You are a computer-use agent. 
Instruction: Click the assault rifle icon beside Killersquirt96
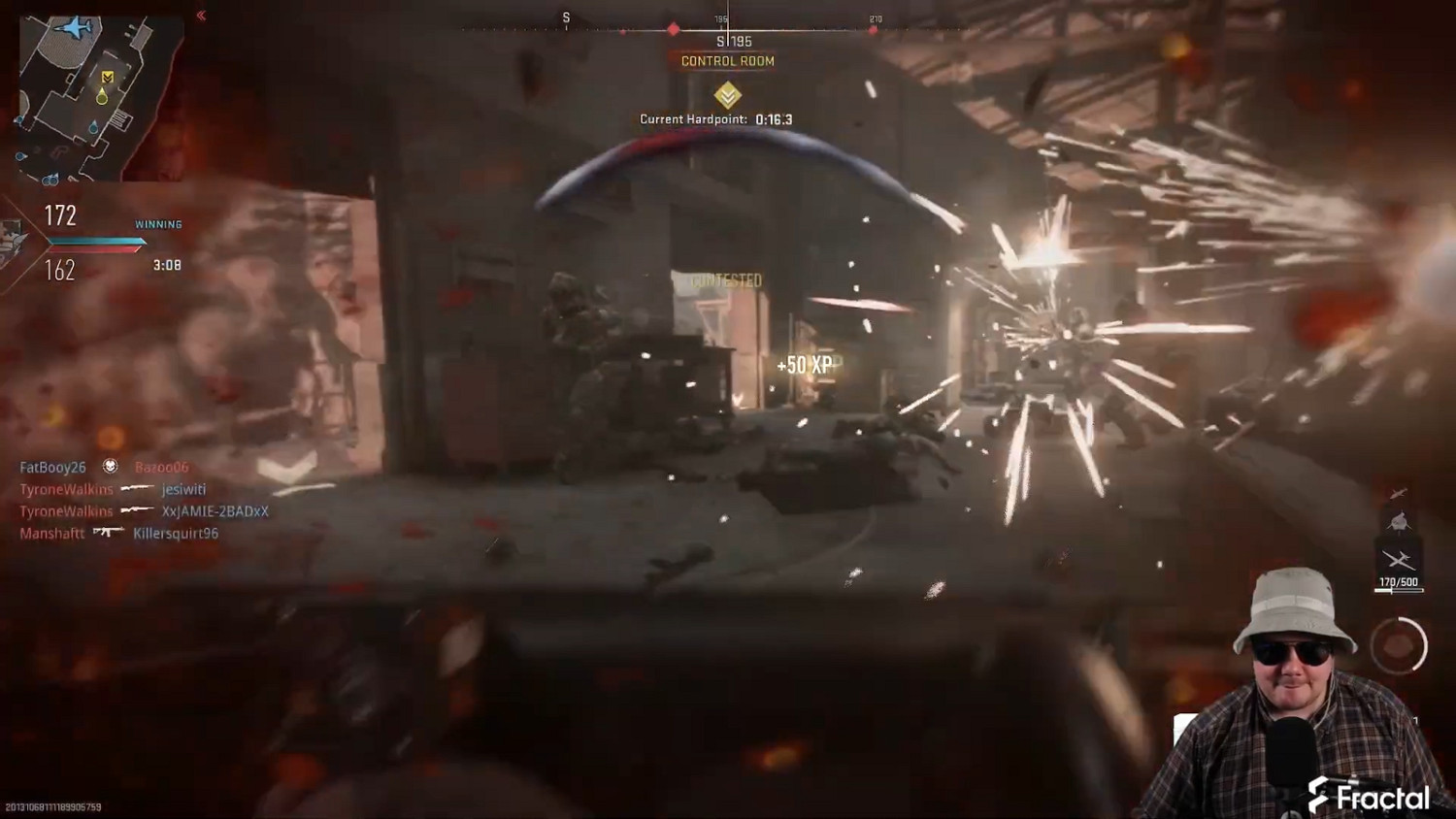click(107, 532)
